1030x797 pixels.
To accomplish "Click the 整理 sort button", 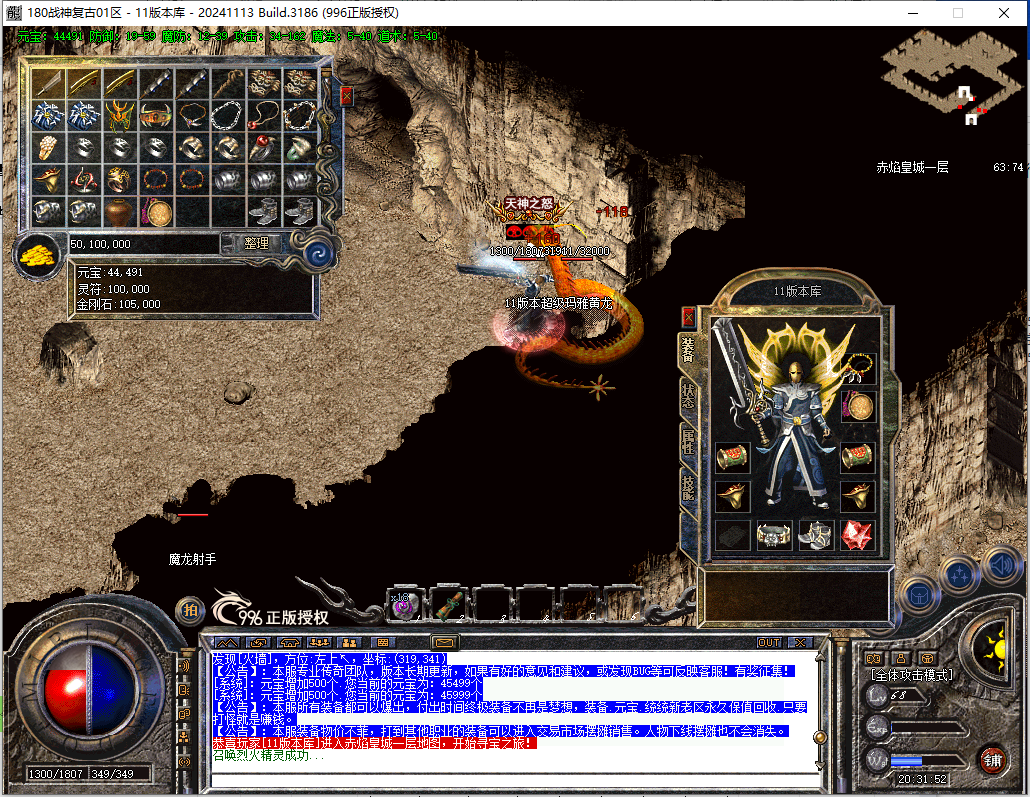I will [x=244, y=243].
